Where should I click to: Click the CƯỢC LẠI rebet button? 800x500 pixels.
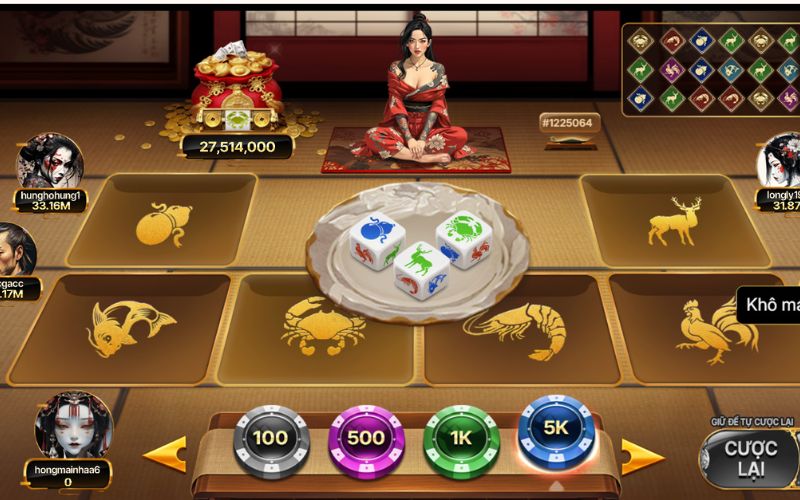pyautogui.click(x=750, y=460)
